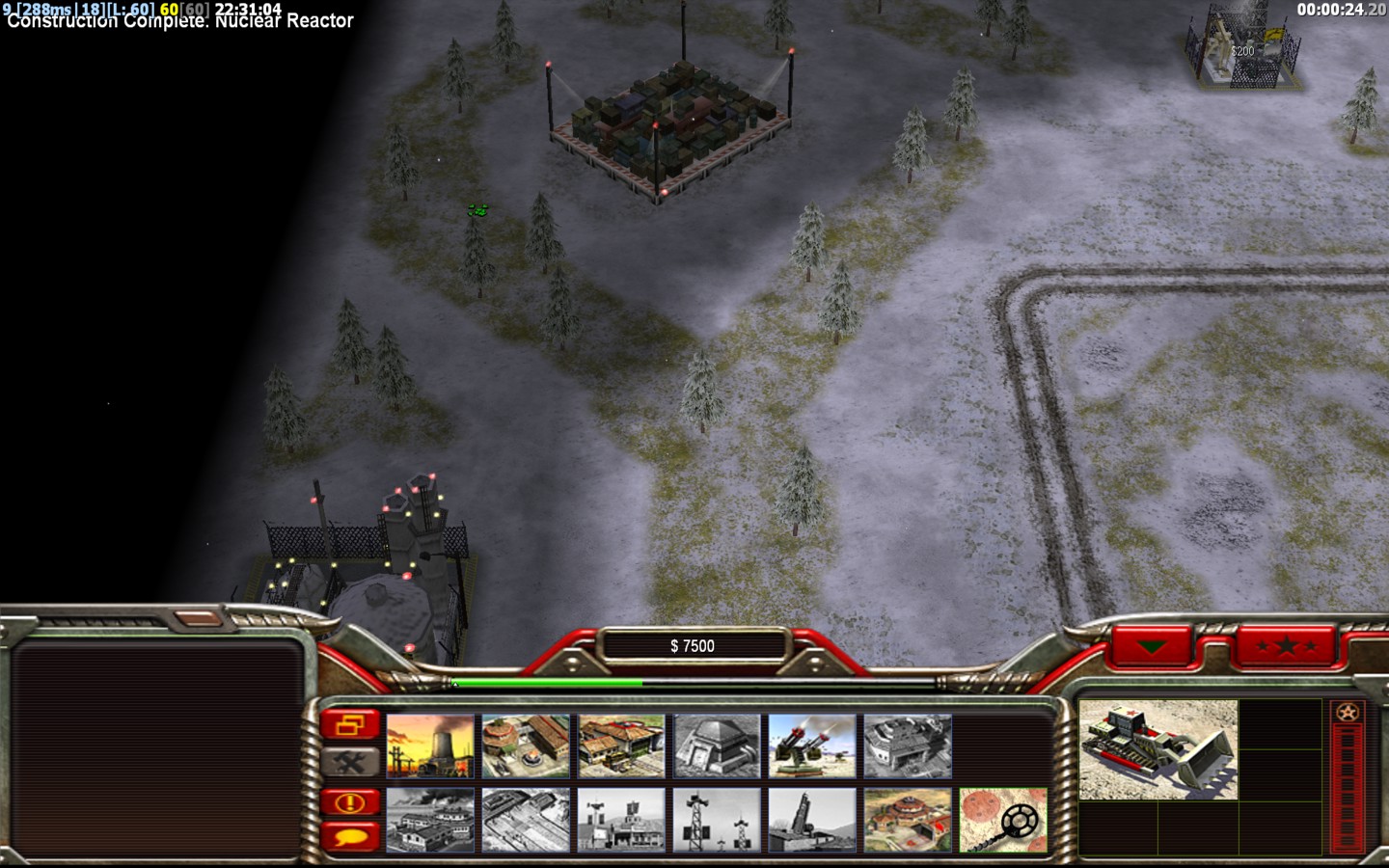Click the greyed-out Nuclear Missile silo icon

coord(812,821)
